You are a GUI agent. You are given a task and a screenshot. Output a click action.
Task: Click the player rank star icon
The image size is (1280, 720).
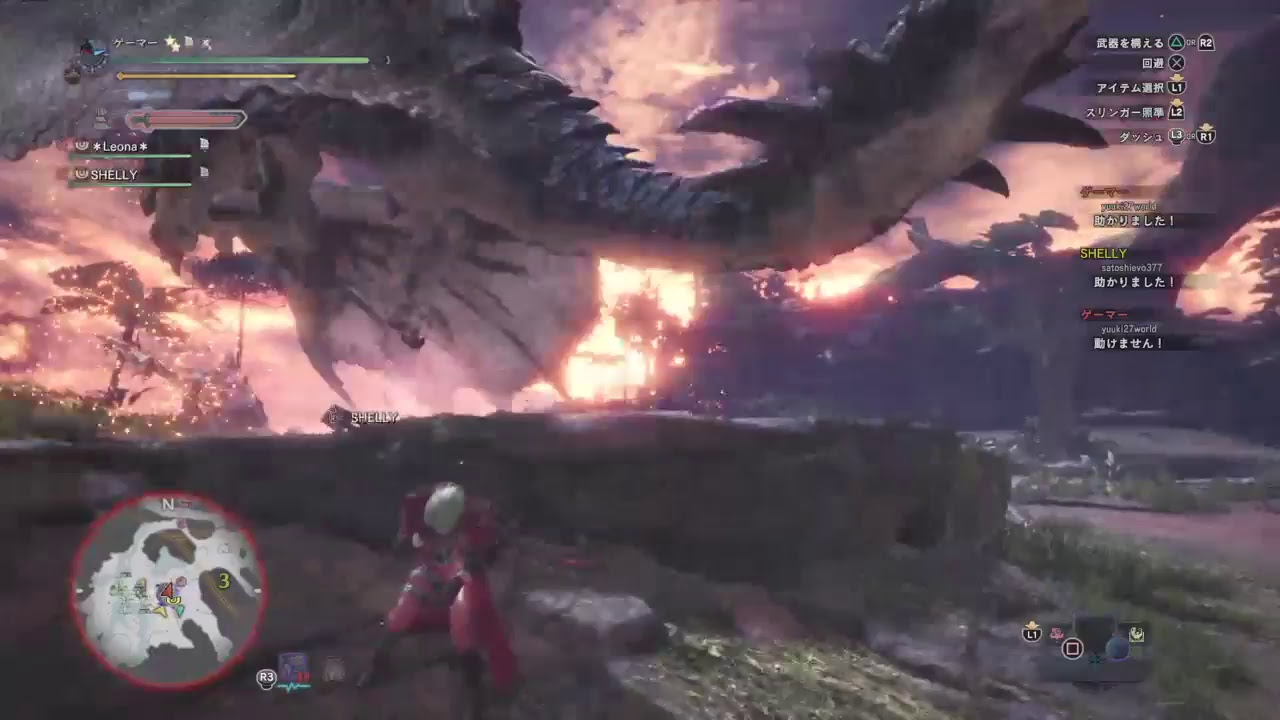coord(171,42)
